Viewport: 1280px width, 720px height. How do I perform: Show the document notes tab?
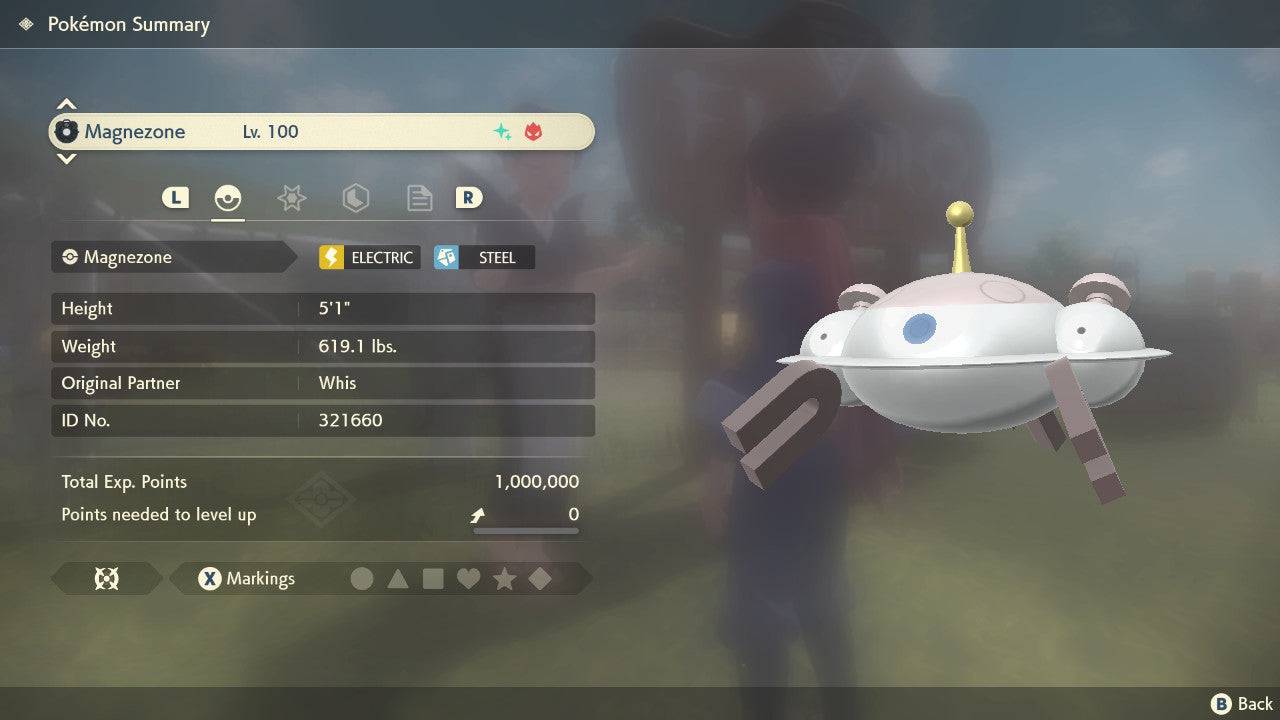419,198
